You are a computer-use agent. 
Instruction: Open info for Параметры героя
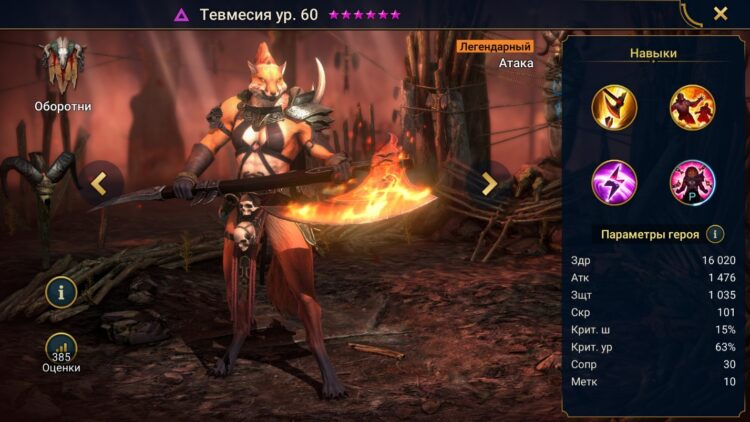click(x=715, y=234)
